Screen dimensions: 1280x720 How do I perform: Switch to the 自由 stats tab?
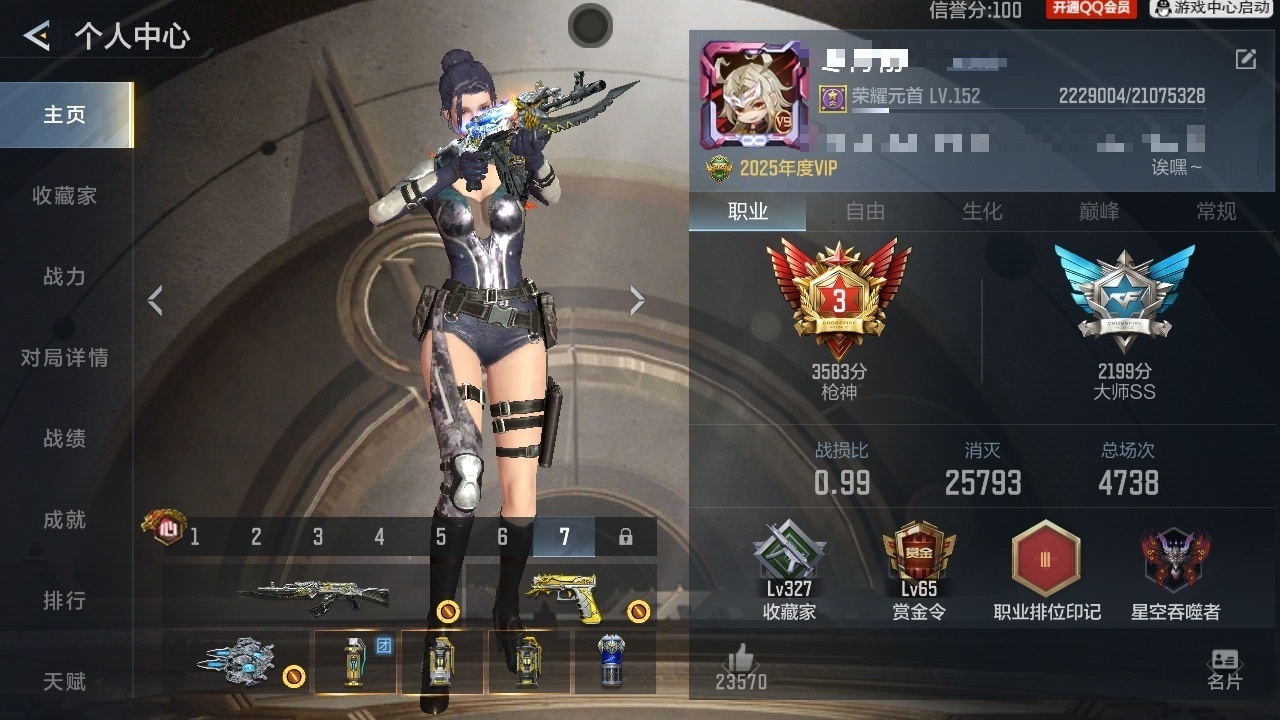(865, 211)
